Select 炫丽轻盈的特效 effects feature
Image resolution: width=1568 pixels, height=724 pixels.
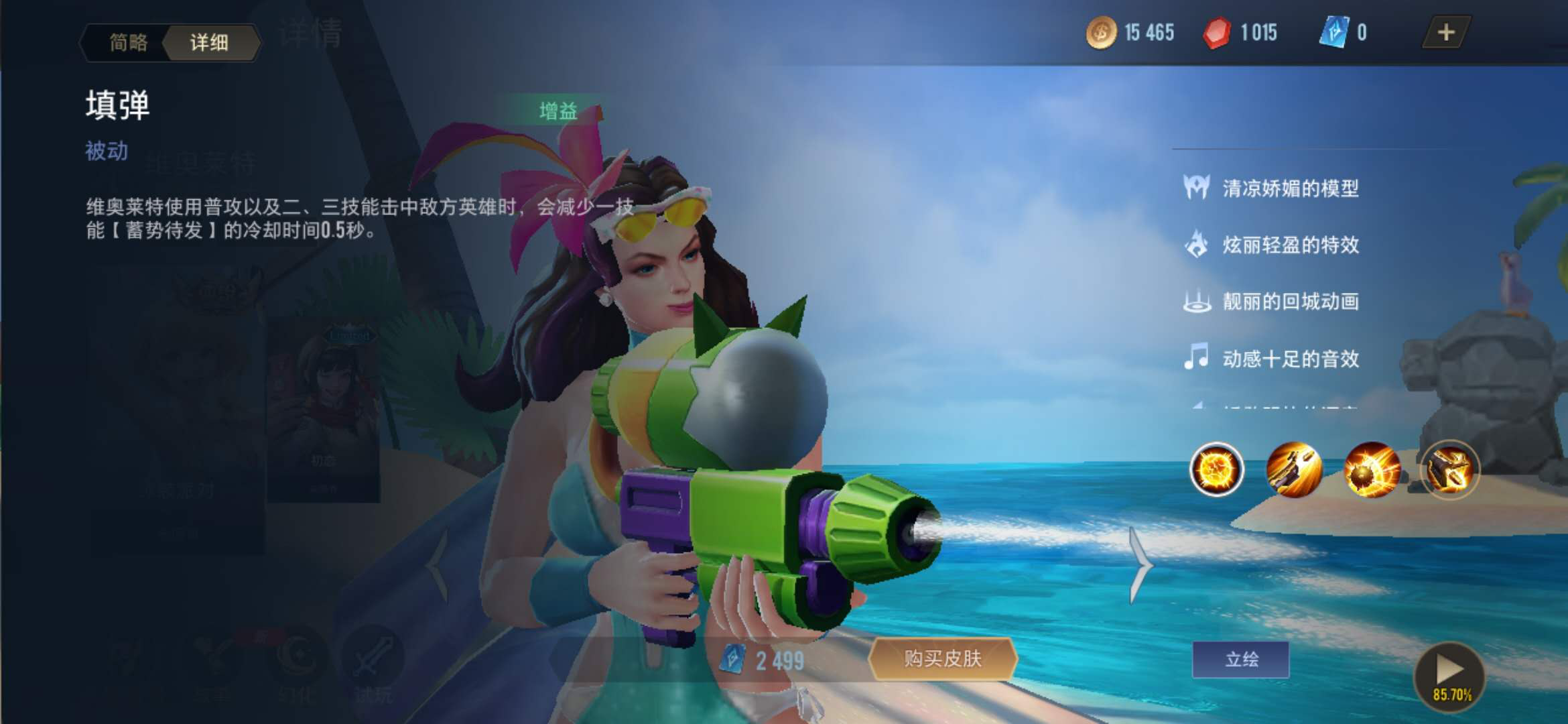1290,245
